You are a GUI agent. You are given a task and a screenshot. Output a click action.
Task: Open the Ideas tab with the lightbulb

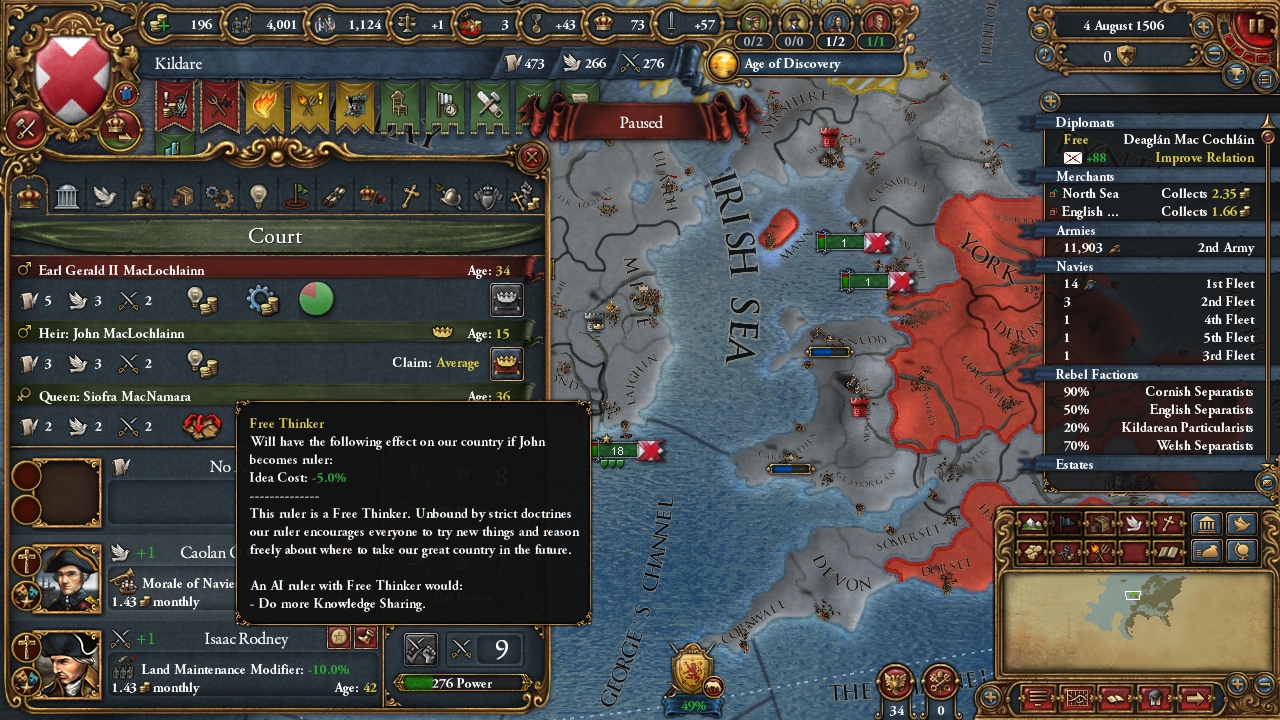click(x=258, y=196)
